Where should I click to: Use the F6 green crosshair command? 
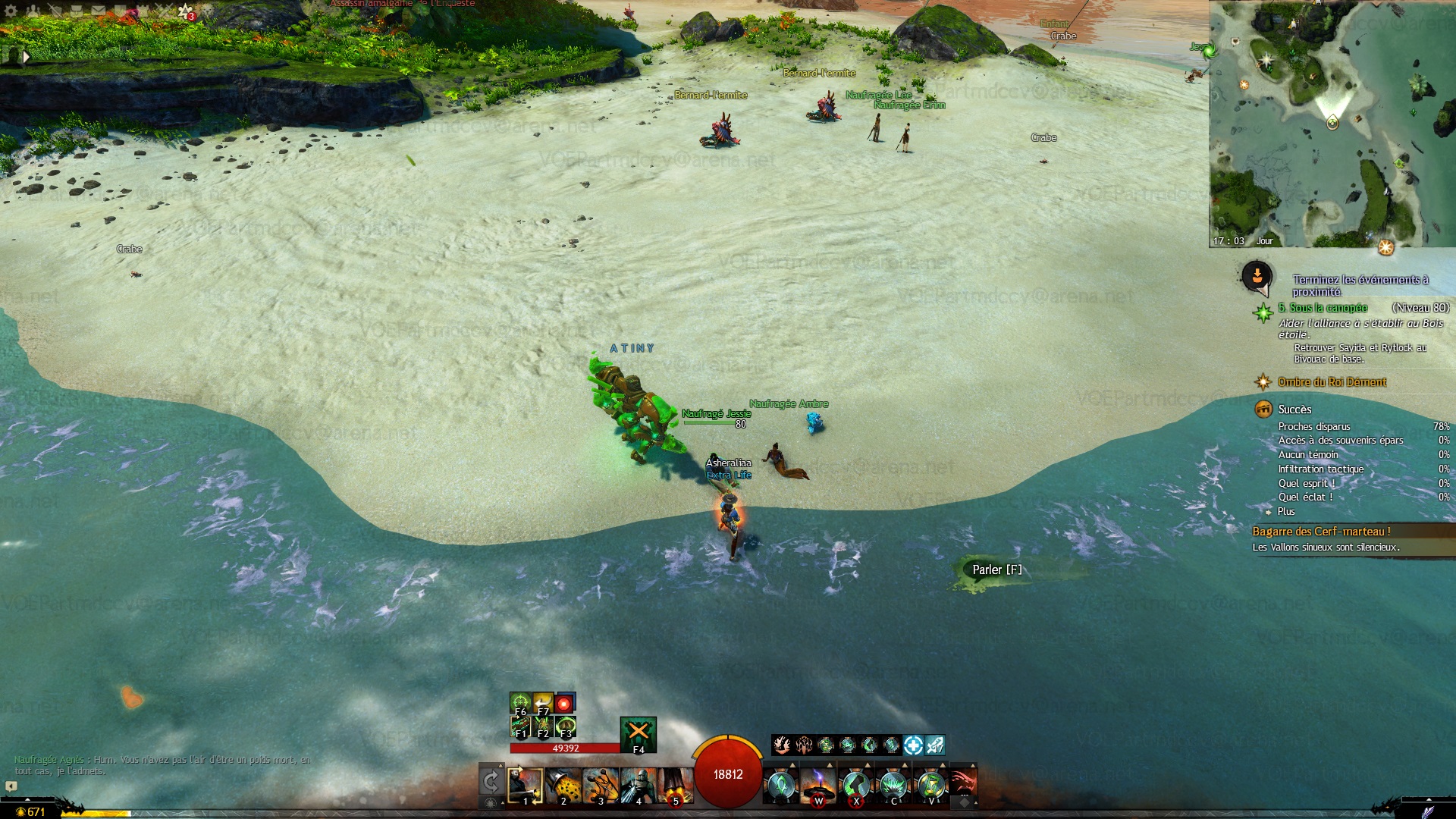(x=520, y=703)
